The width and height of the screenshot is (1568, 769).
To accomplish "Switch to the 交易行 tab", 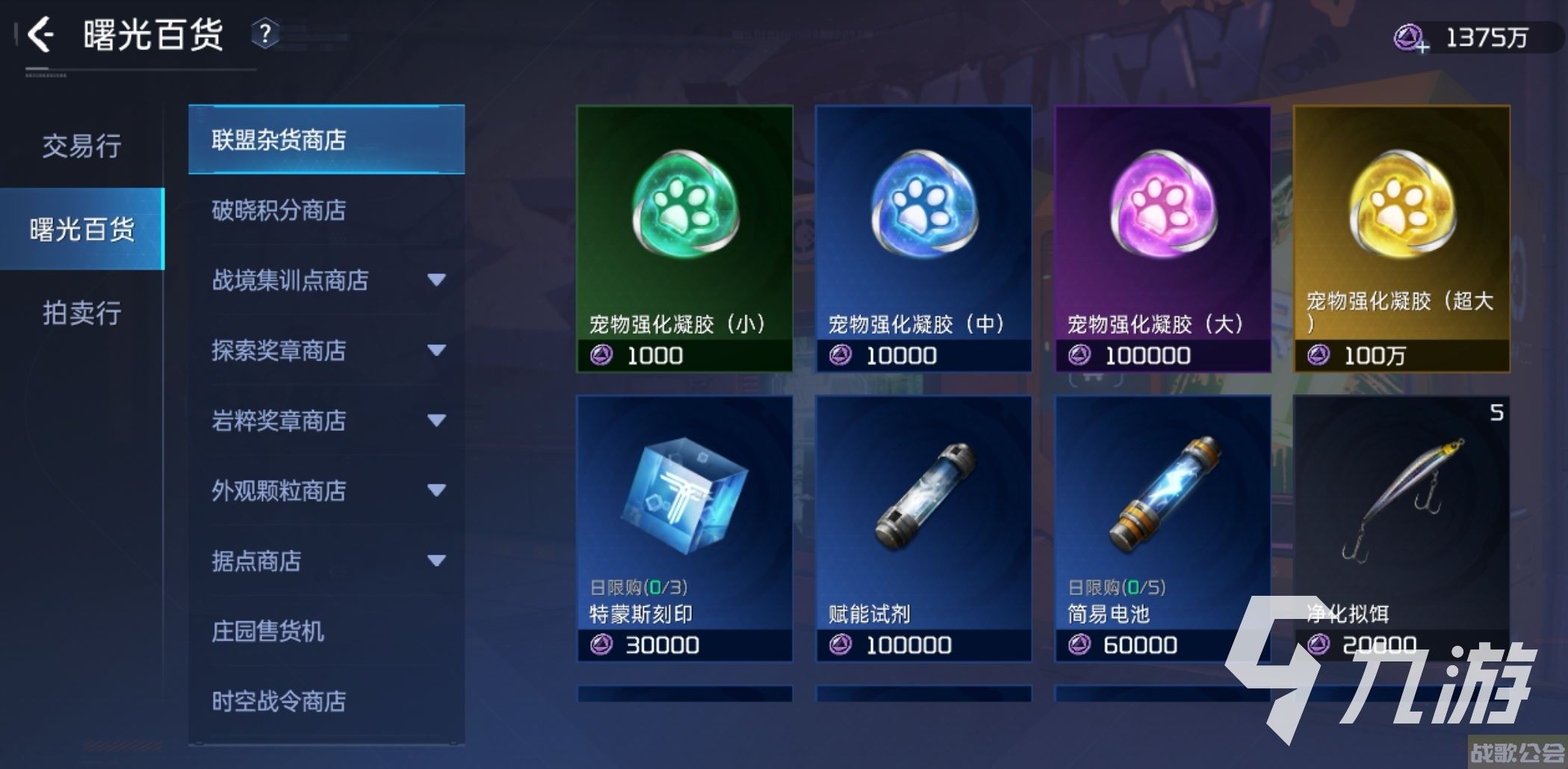I will (x=82, y=148).
